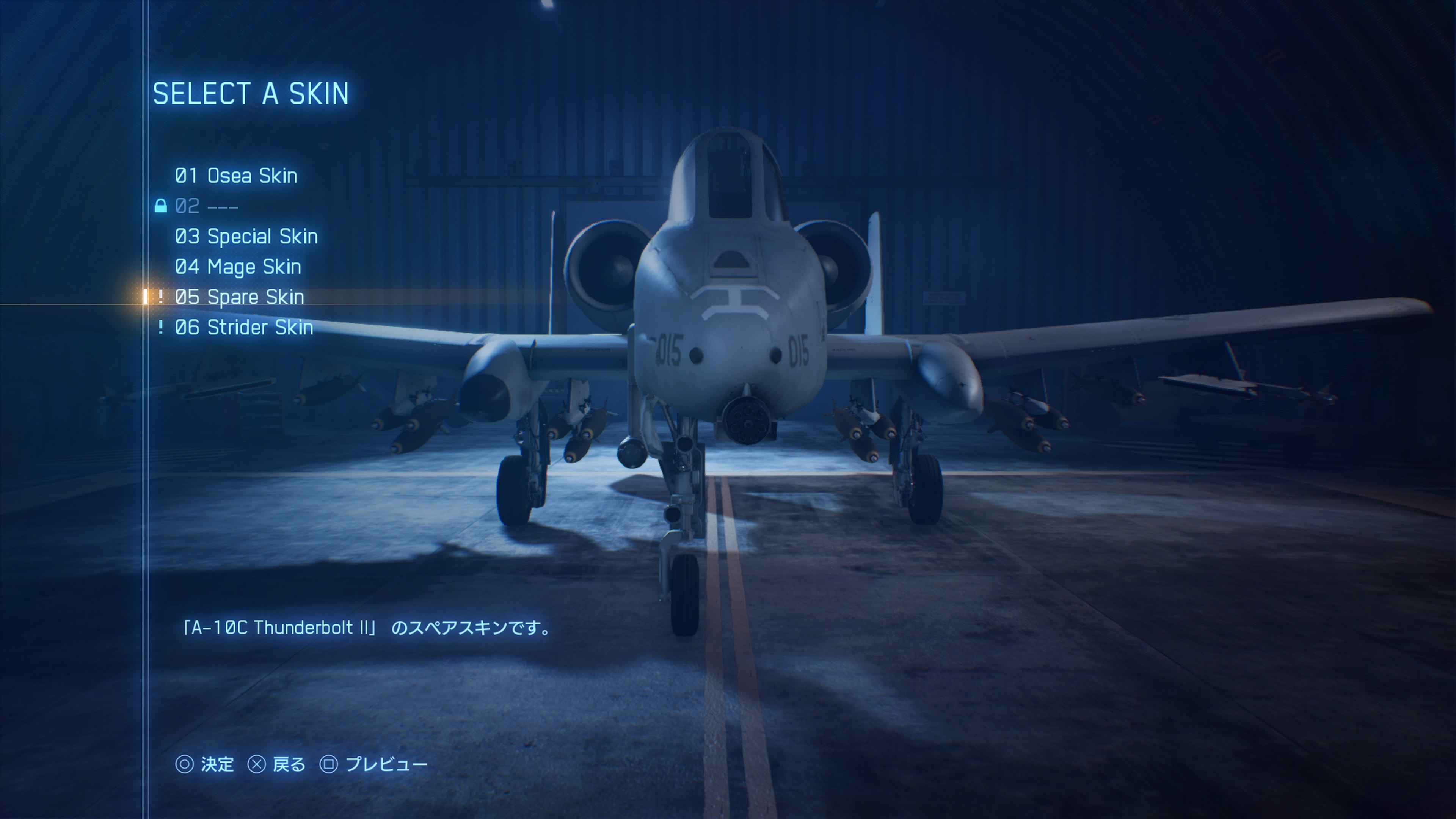Click the locked 02 skin slot

pyautogui.click(x=206, y=206)
